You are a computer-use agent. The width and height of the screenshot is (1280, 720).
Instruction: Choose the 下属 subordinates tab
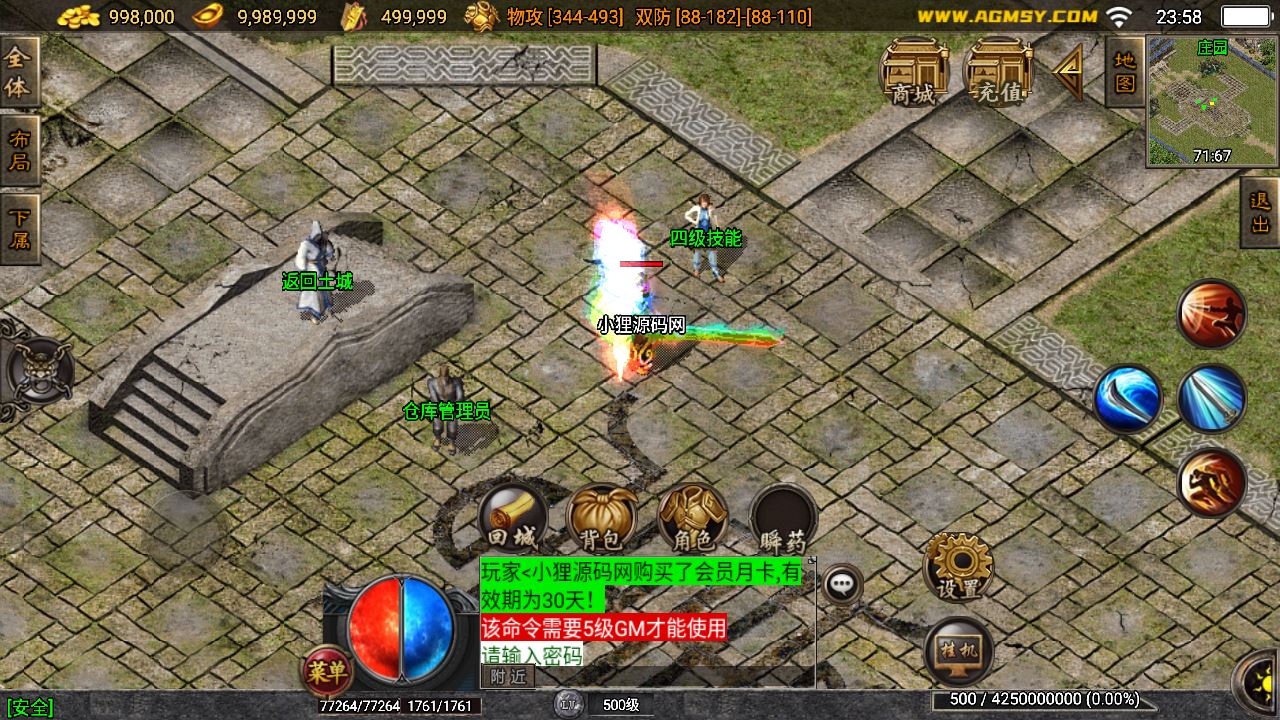click(x=19, y=228)
